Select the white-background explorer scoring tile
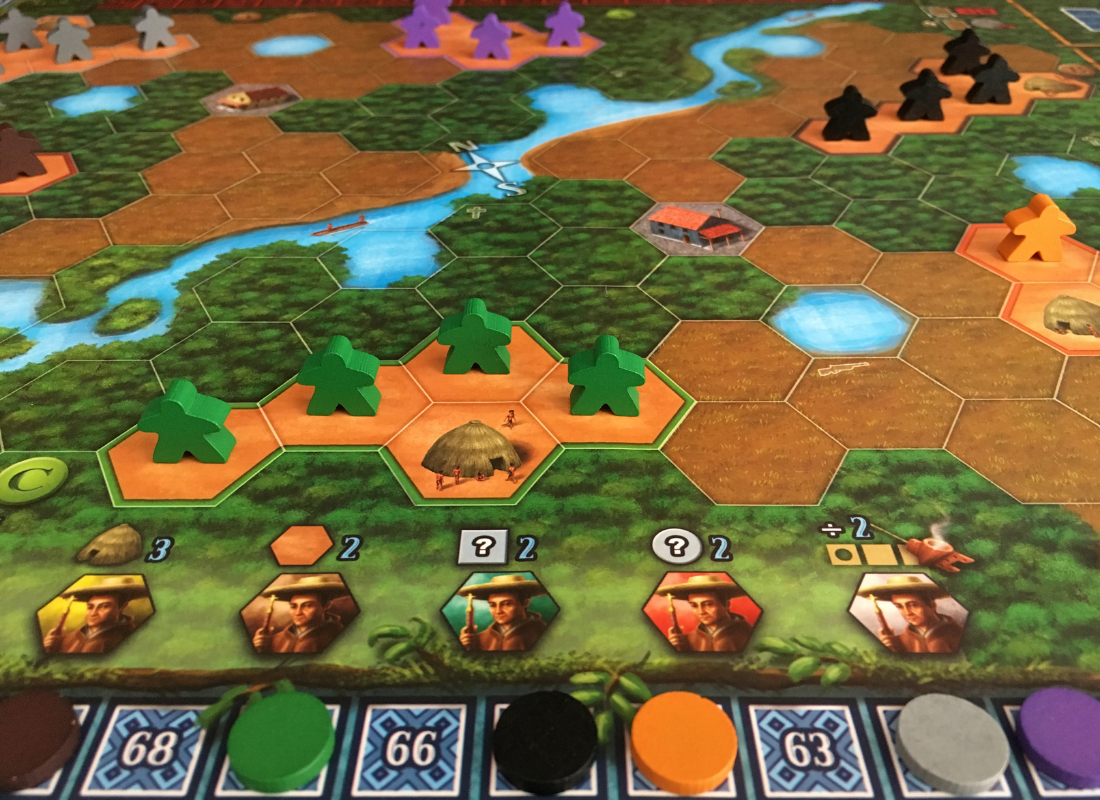 (x=908, y=613)
